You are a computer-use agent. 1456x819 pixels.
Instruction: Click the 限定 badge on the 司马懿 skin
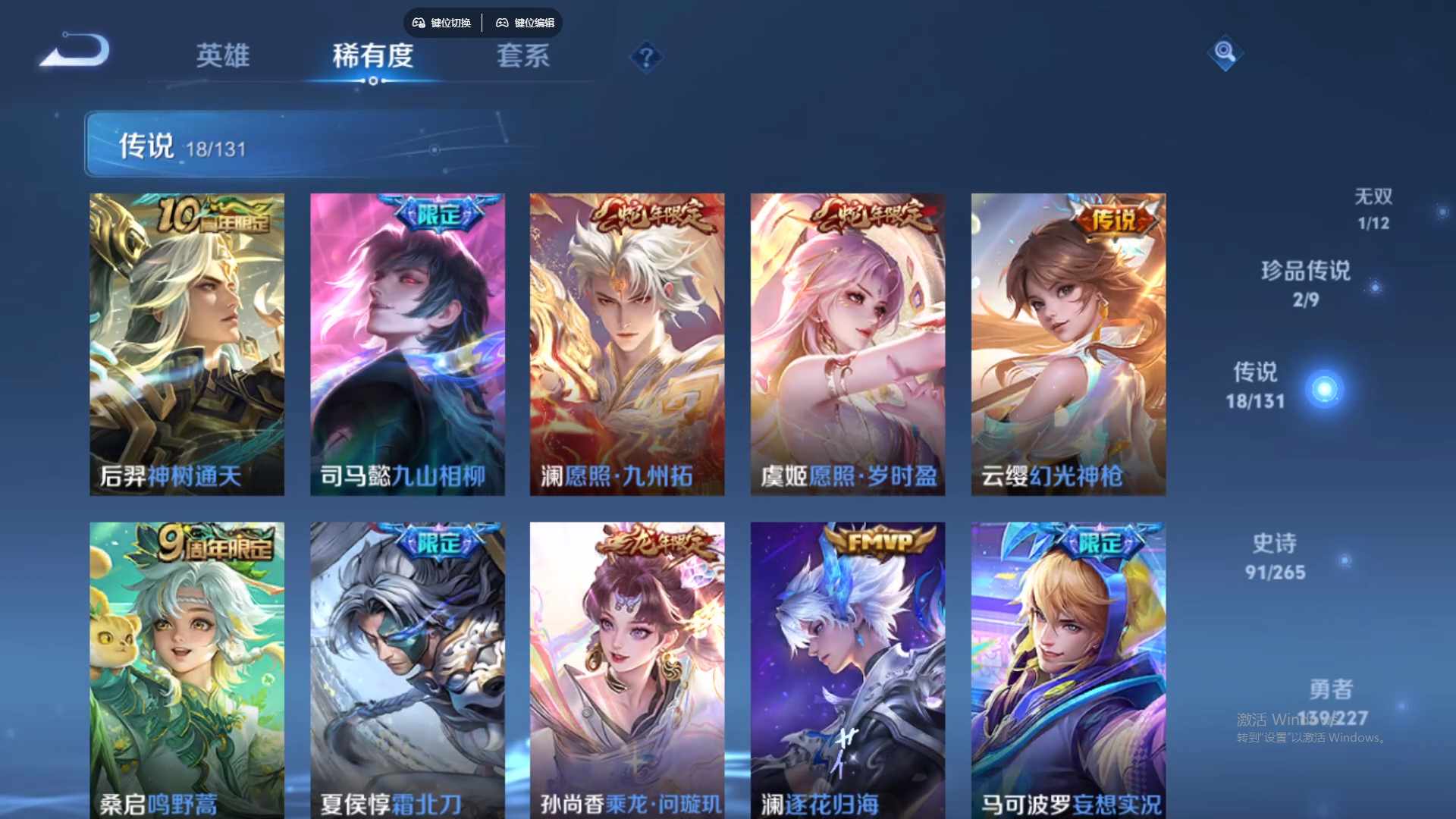pyautogui.click(x=438, y=213)
